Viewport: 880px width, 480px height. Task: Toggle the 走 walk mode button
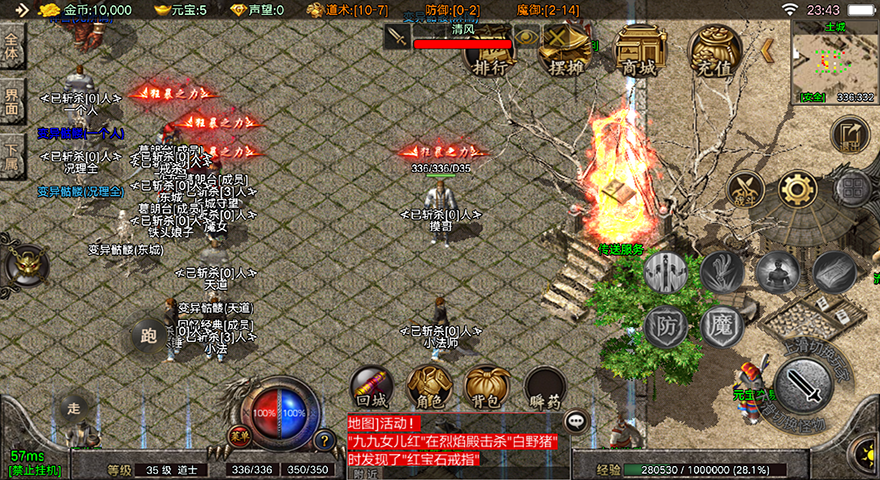click(x=74, y=406)
